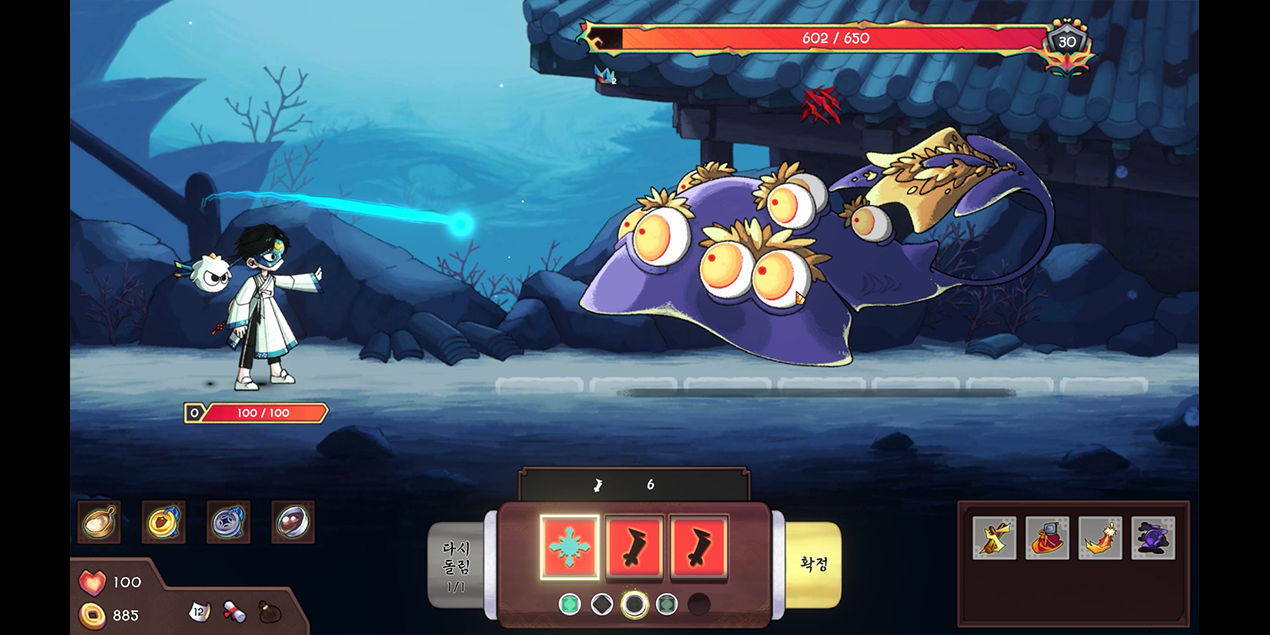
Task: Use the rice bowl consumable item
Action: tap(99, 522)
